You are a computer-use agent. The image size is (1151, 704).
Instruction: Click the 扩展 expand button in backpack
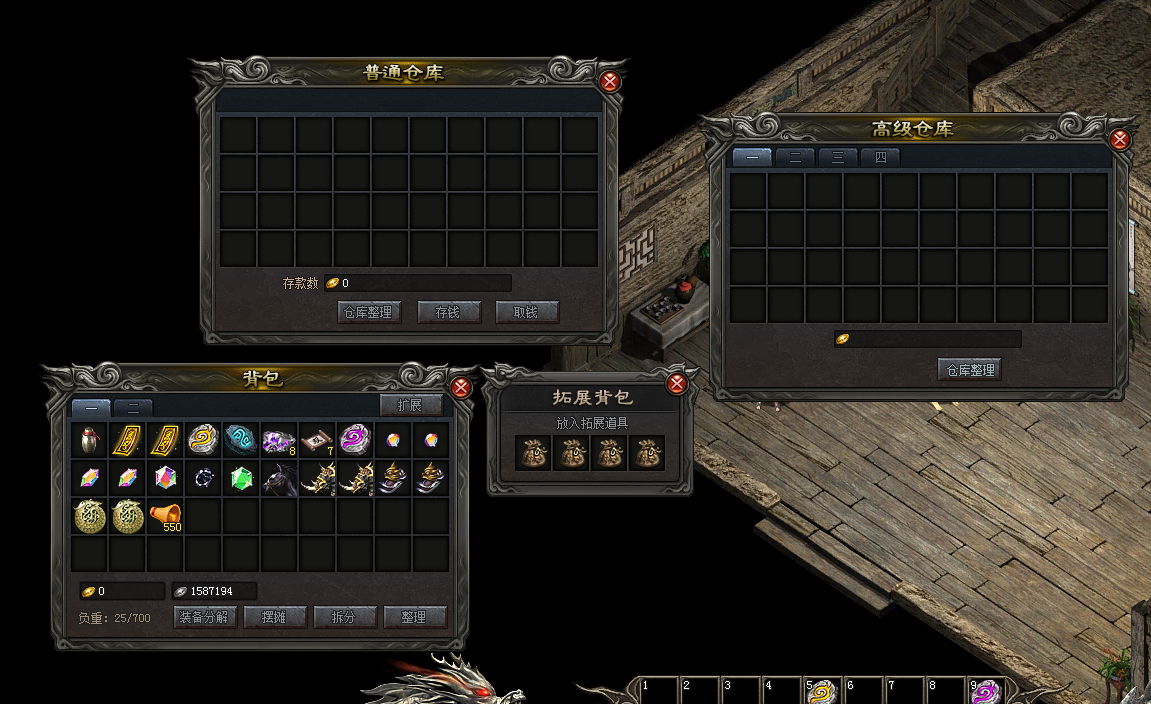tap(410, 405)
